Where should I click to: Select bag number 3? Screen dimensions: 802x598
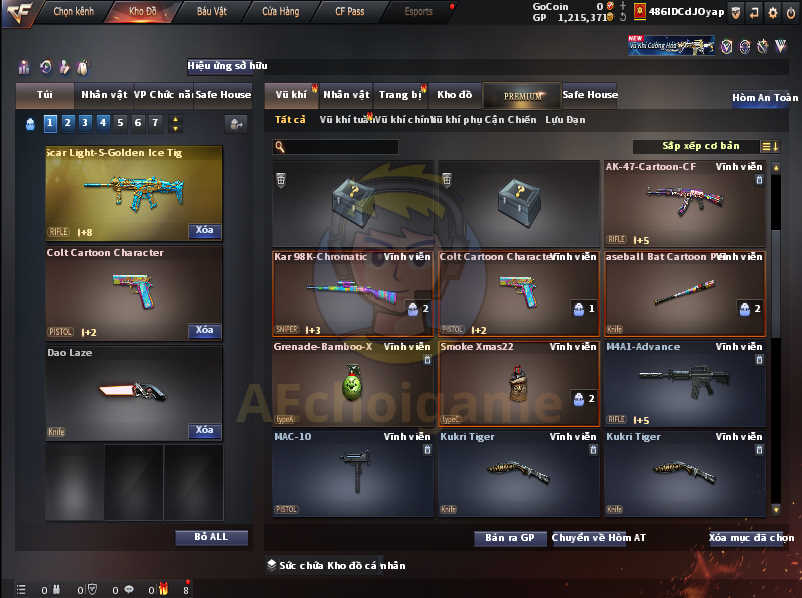click(84, 123)
